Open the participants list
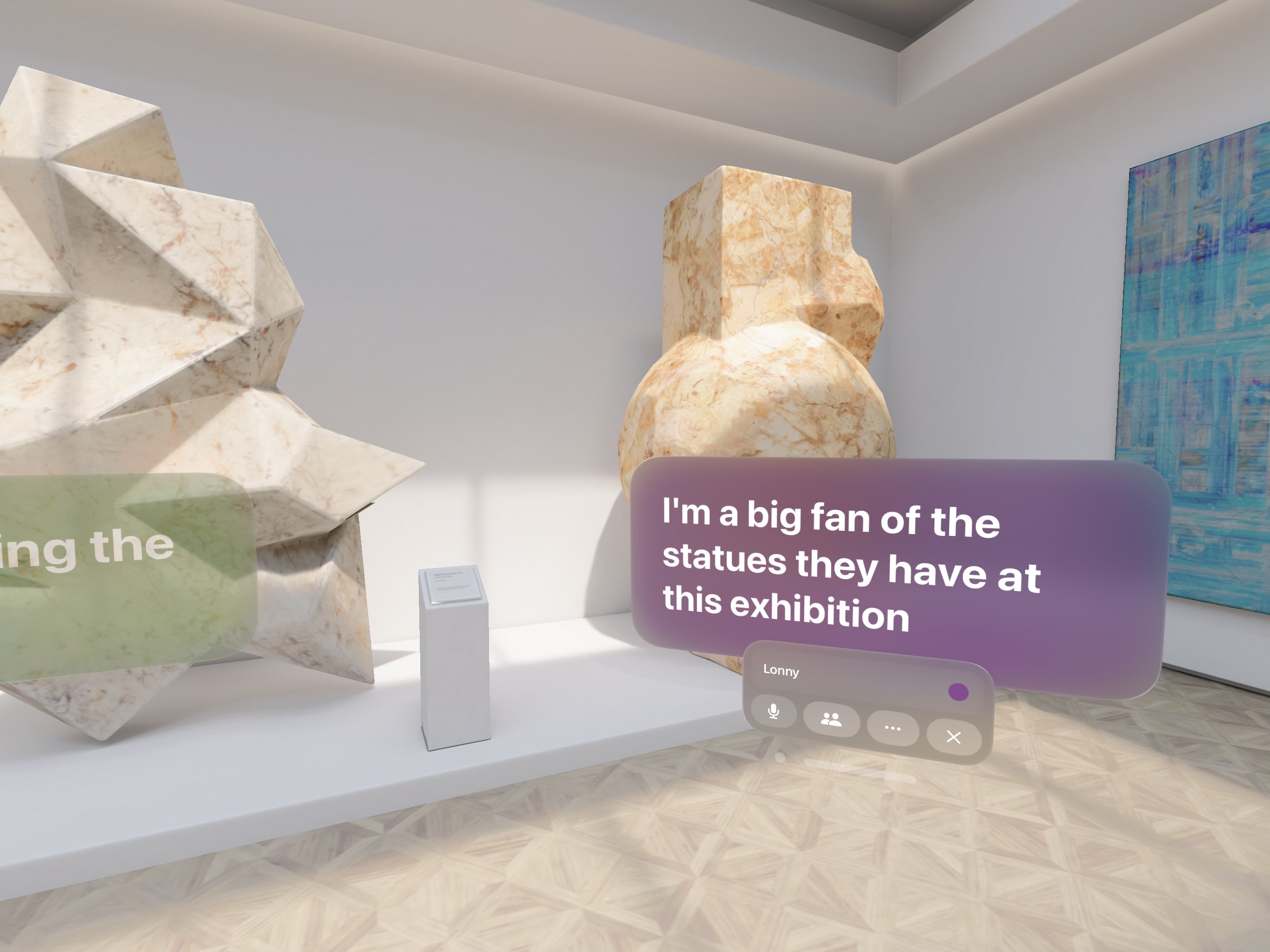Image resolution: width=1270 pixels, height=952 pixels. tap(831, 720)
